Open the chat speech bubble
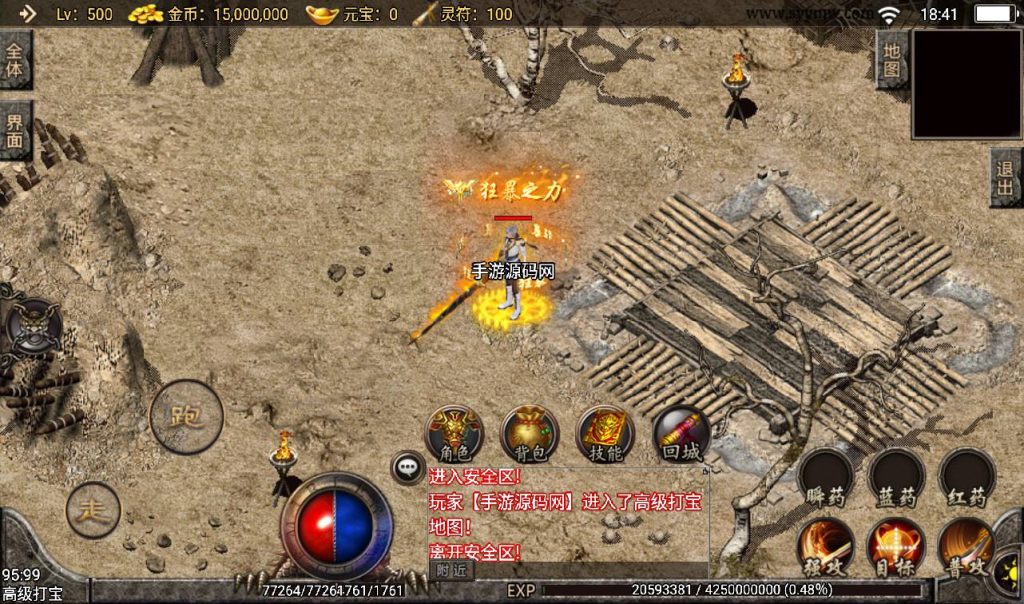Viewport: 1024px width, 604px height. pos(408,466)
